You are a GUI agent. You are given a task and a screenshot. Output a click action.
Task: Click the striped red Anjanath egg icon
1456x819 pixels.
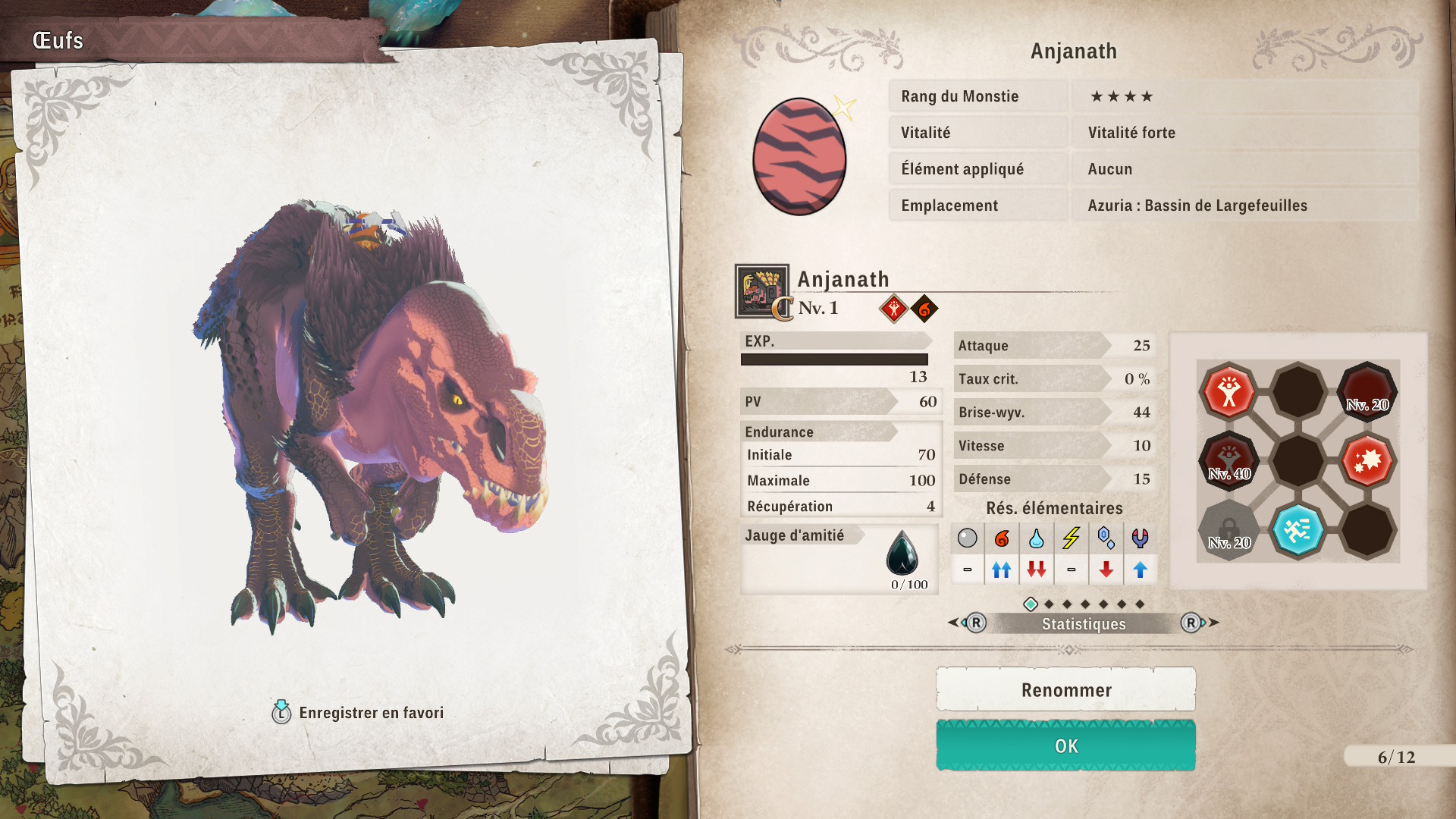799,157
